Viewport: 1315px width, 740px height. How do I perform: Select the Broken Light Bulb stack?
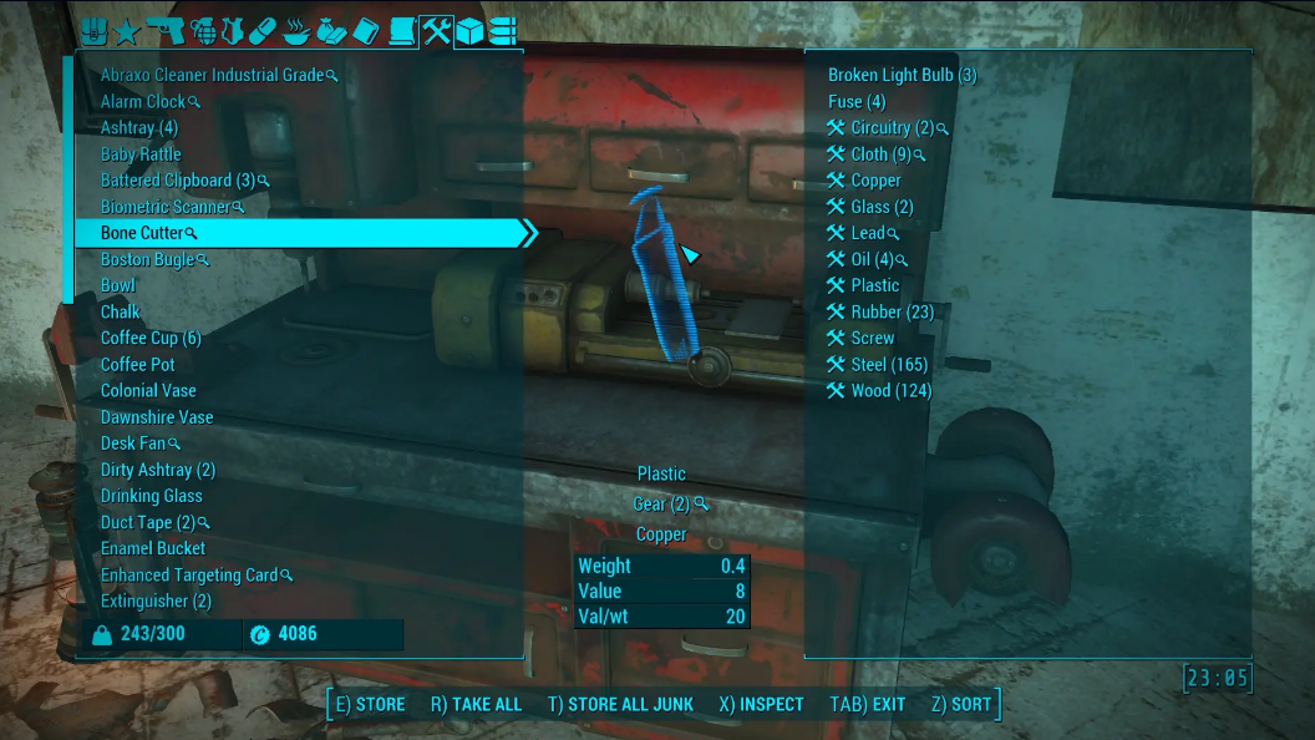point(902,75)
